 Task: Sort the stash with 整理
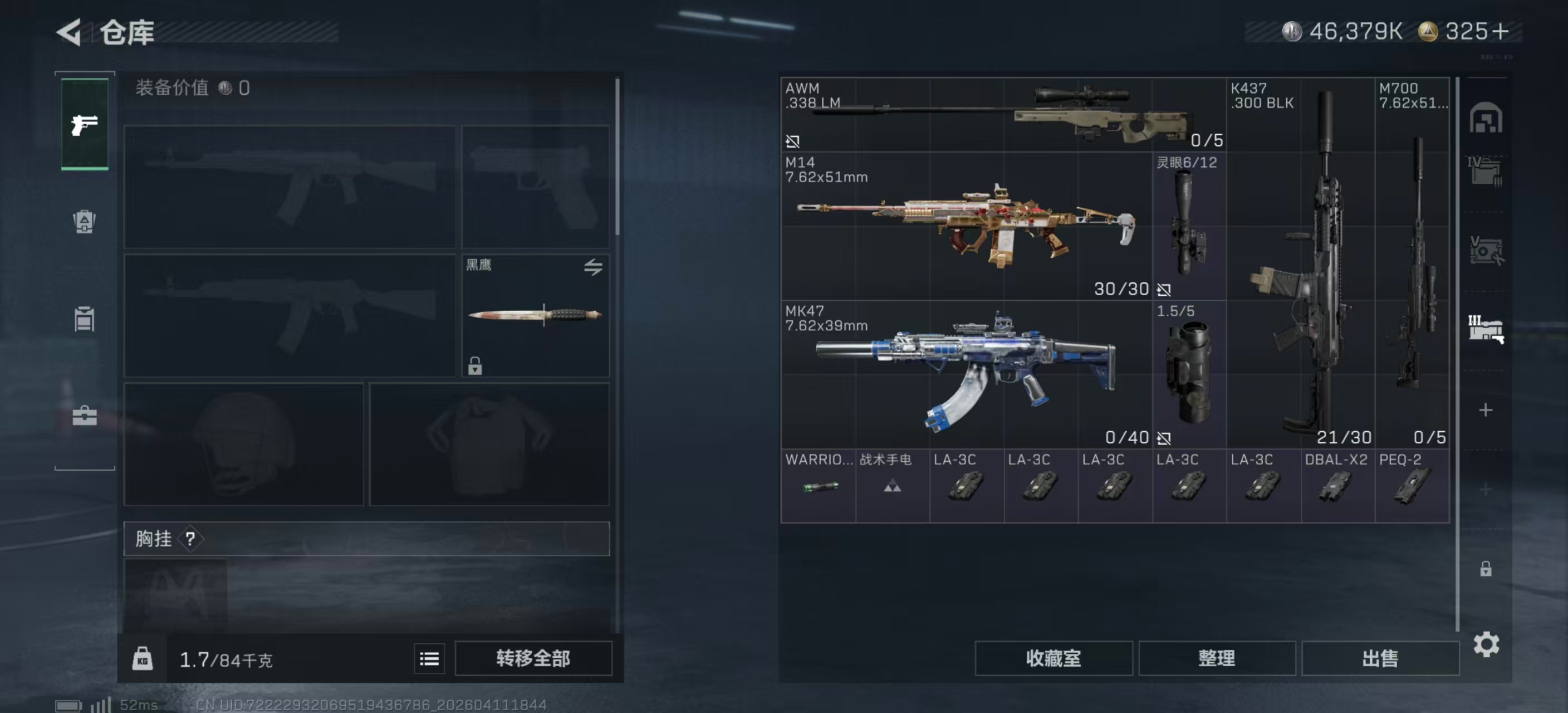(x=1216, y=658)
